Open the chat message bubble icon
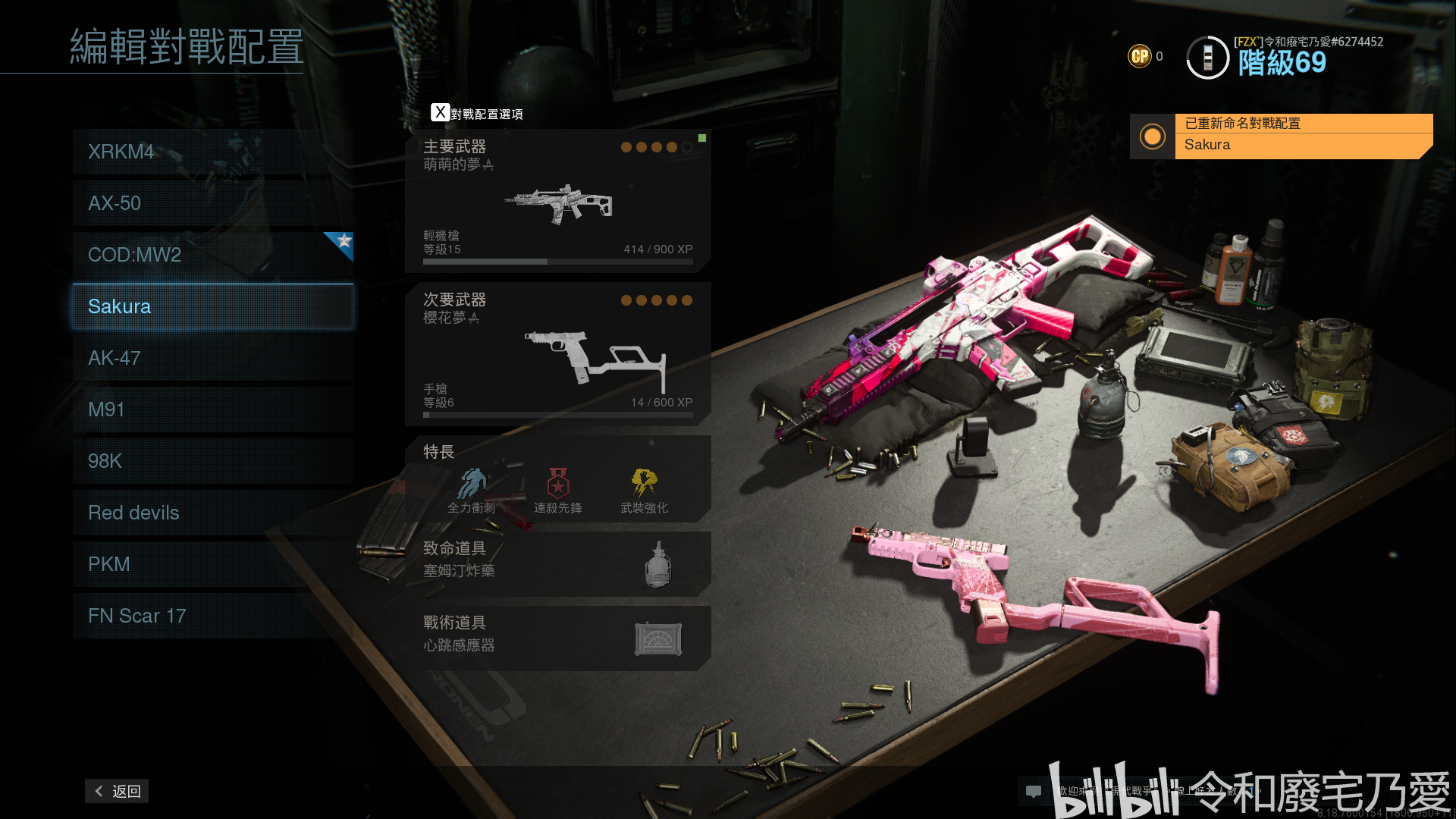 point(1033,791)
